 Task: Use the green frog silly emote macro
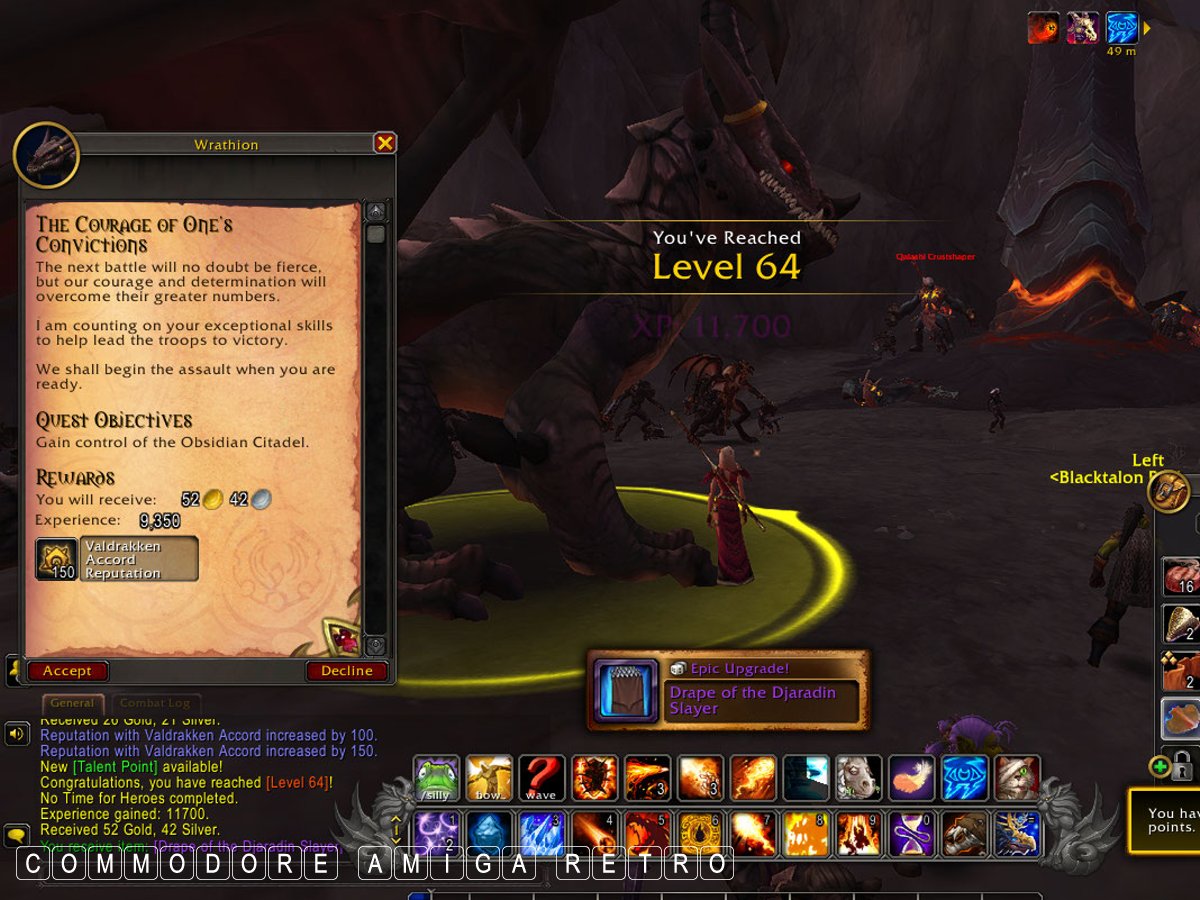point(437,778)
